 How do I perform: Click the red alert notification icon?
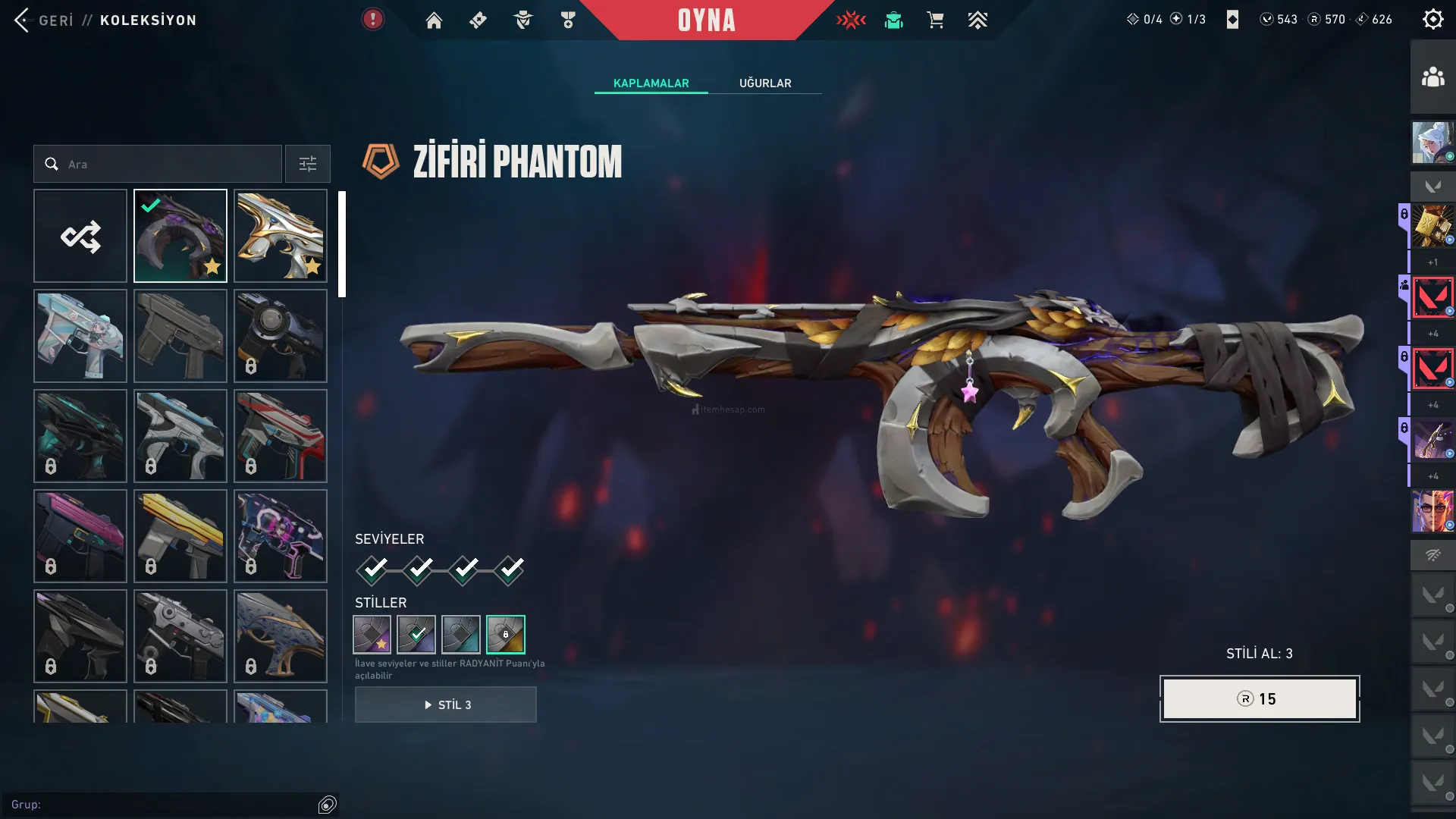coord(372,20)
